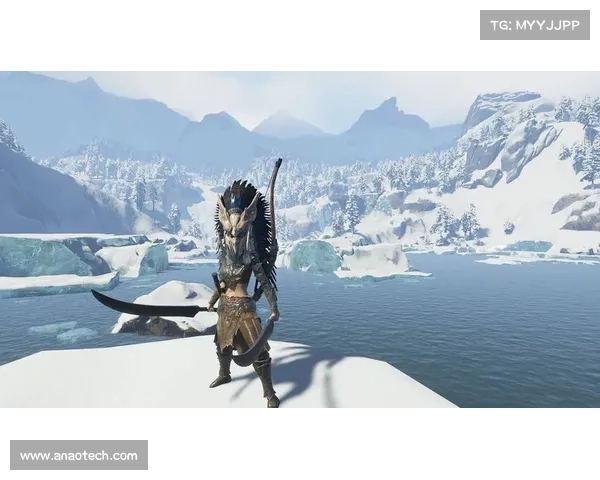Click the TG: MYYJJPP contact tag

[535, 24]
